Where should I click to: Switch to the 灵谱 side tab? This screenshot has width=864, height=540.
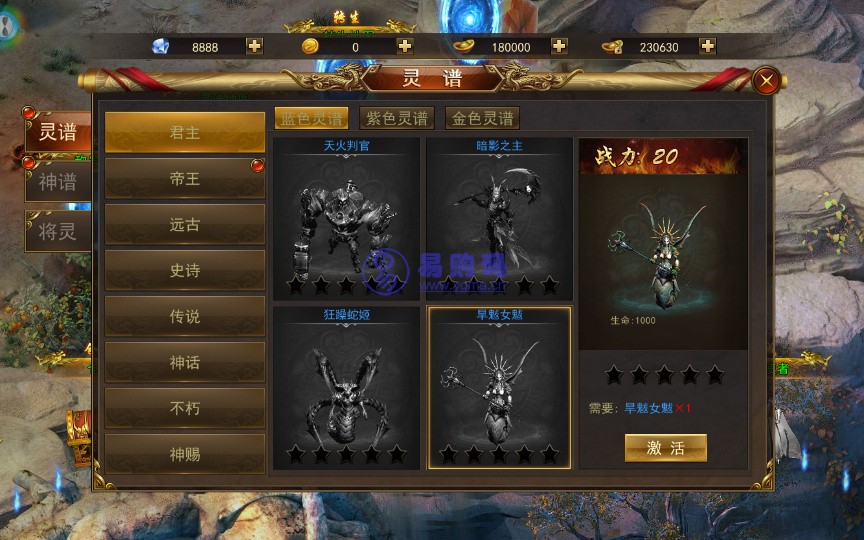click(57, 131)
